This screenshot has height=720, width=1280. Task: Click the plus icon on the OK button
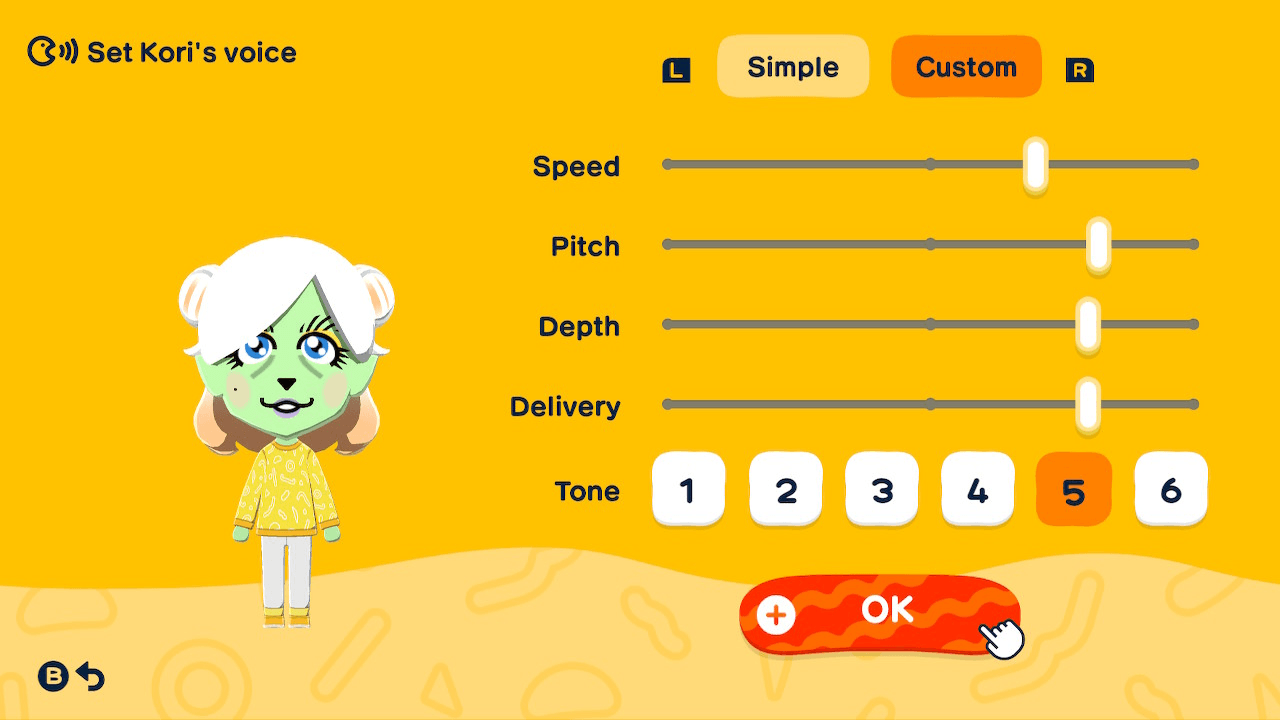[x=774, y=616]
